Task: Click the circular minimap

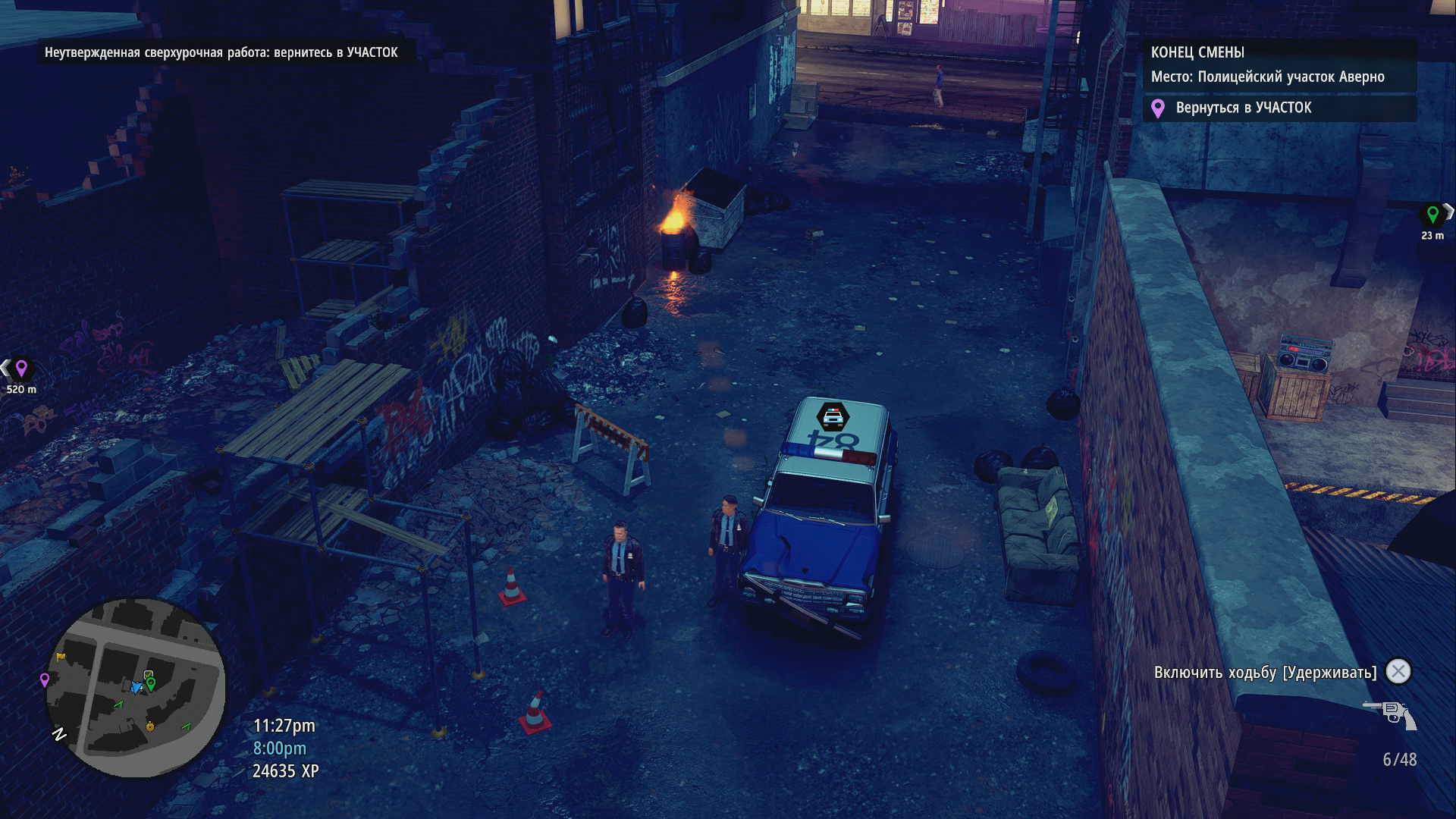Action: coord(136,688)
